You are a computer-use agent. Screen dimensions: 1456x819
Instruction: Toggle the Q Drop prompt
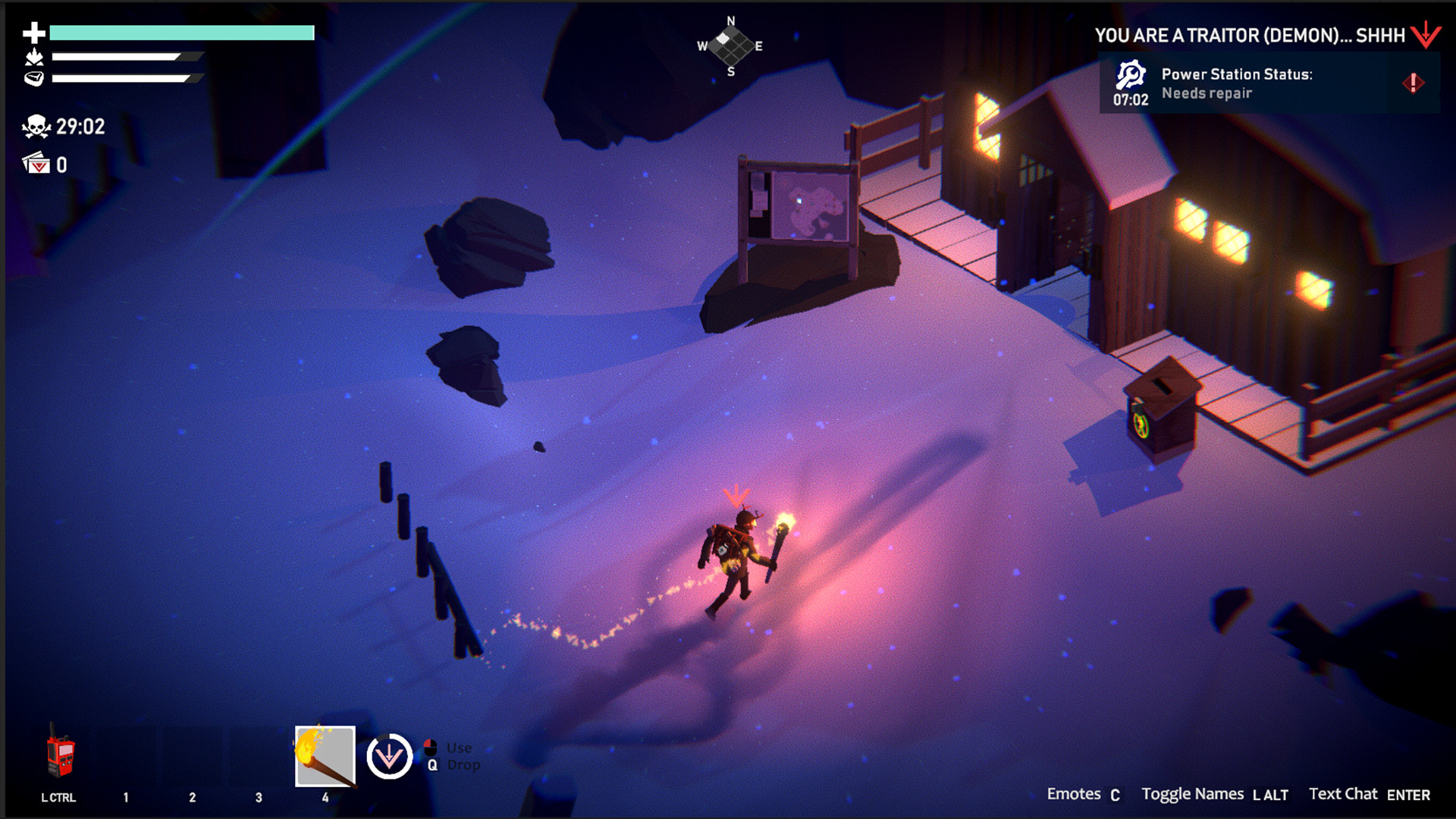[434, 766]
